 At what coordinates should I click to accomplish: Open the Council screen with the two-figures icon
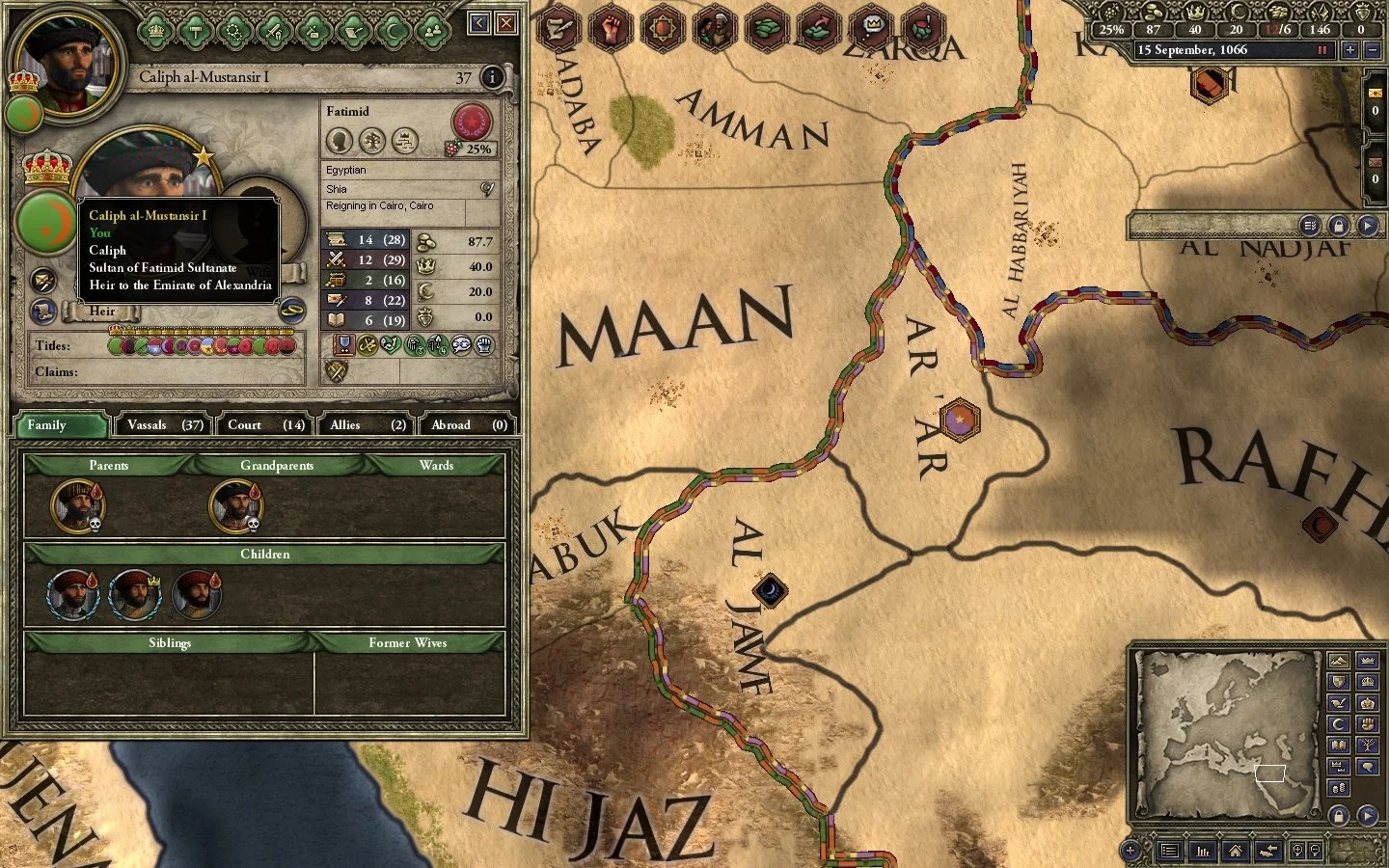434,29
